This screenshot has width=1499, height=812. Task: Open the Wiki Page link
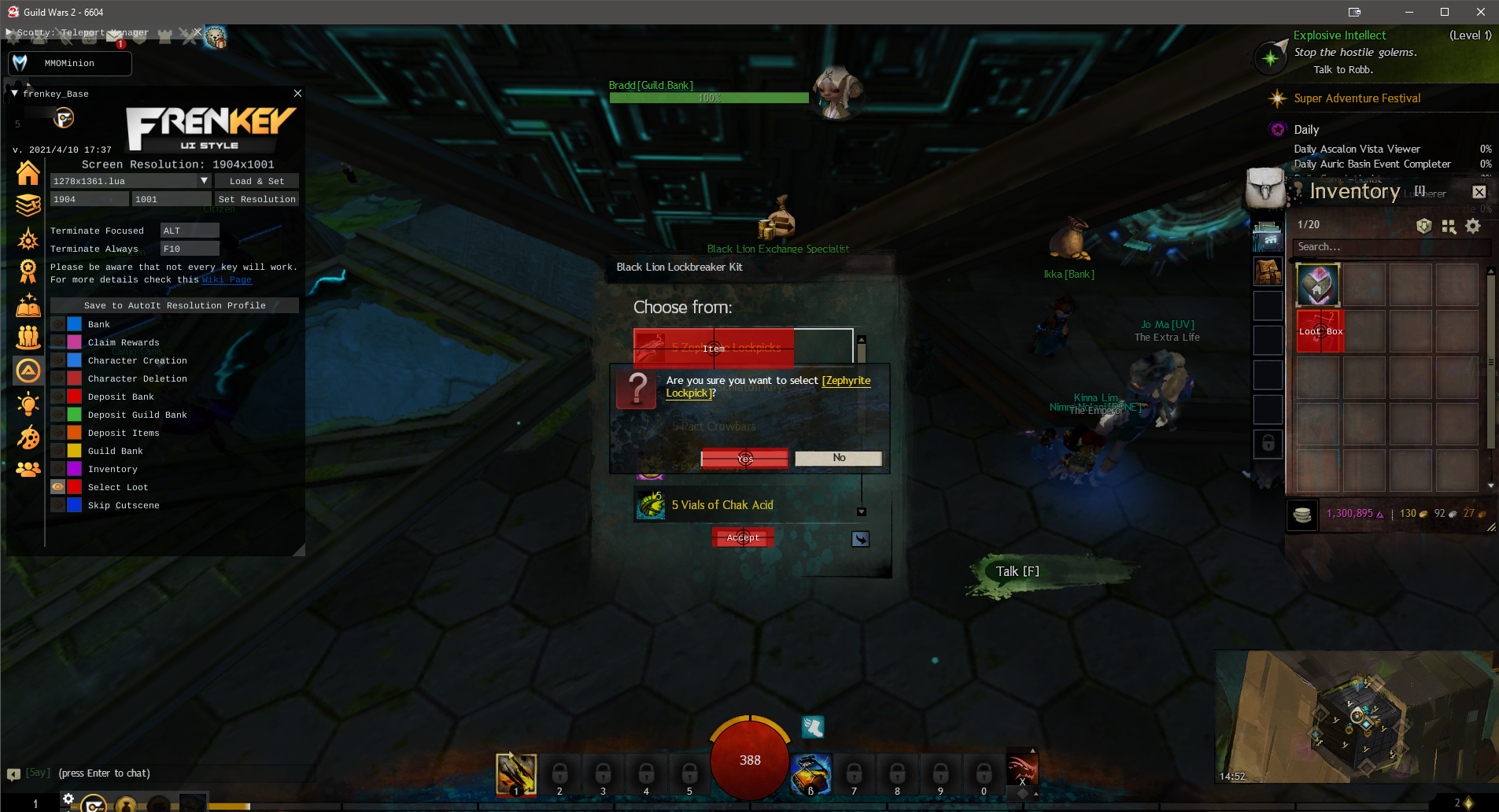point(227,280)
